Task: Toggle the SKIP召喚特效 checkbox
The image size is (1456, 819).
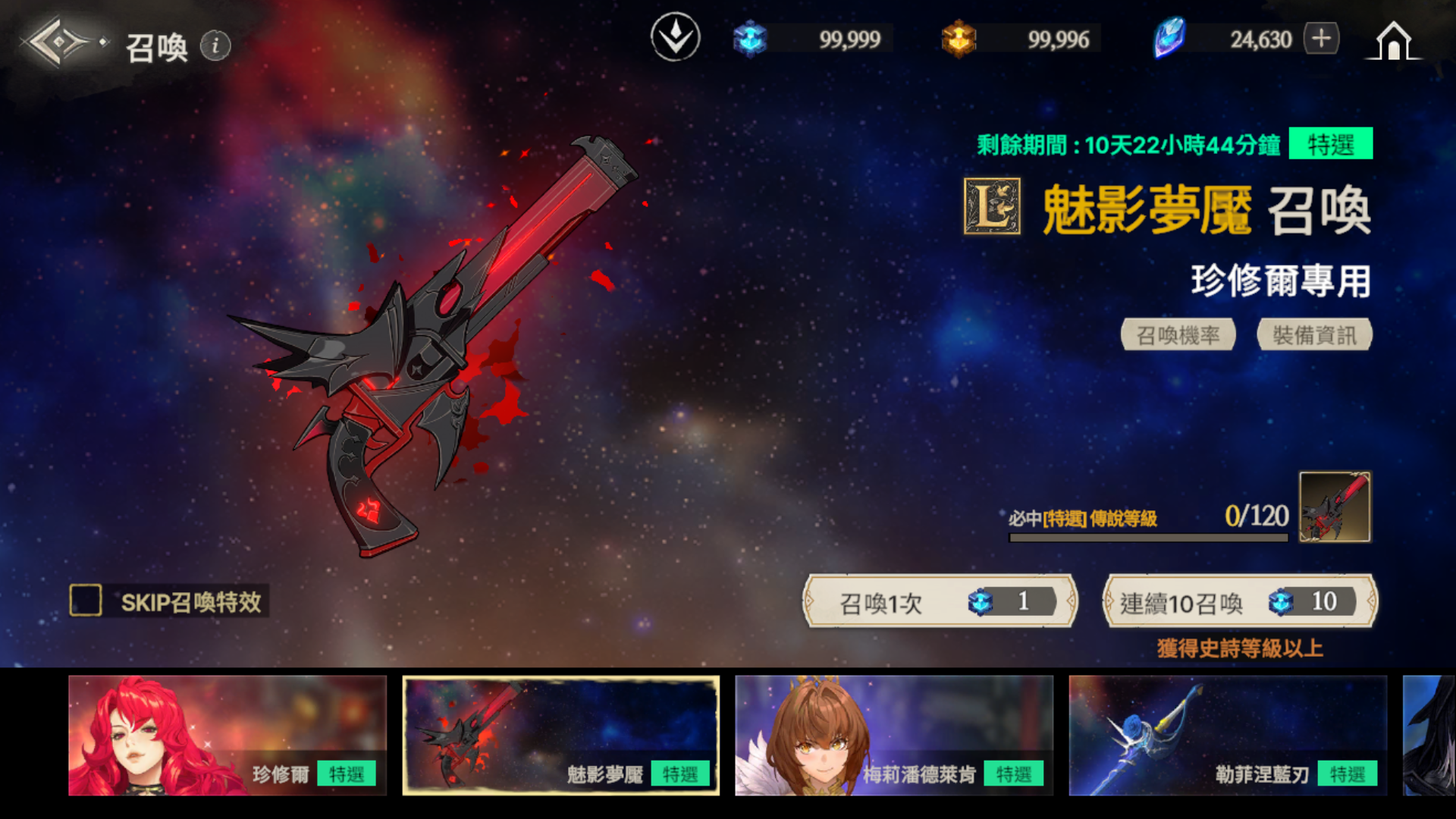Action: click(x=86, y=601)
